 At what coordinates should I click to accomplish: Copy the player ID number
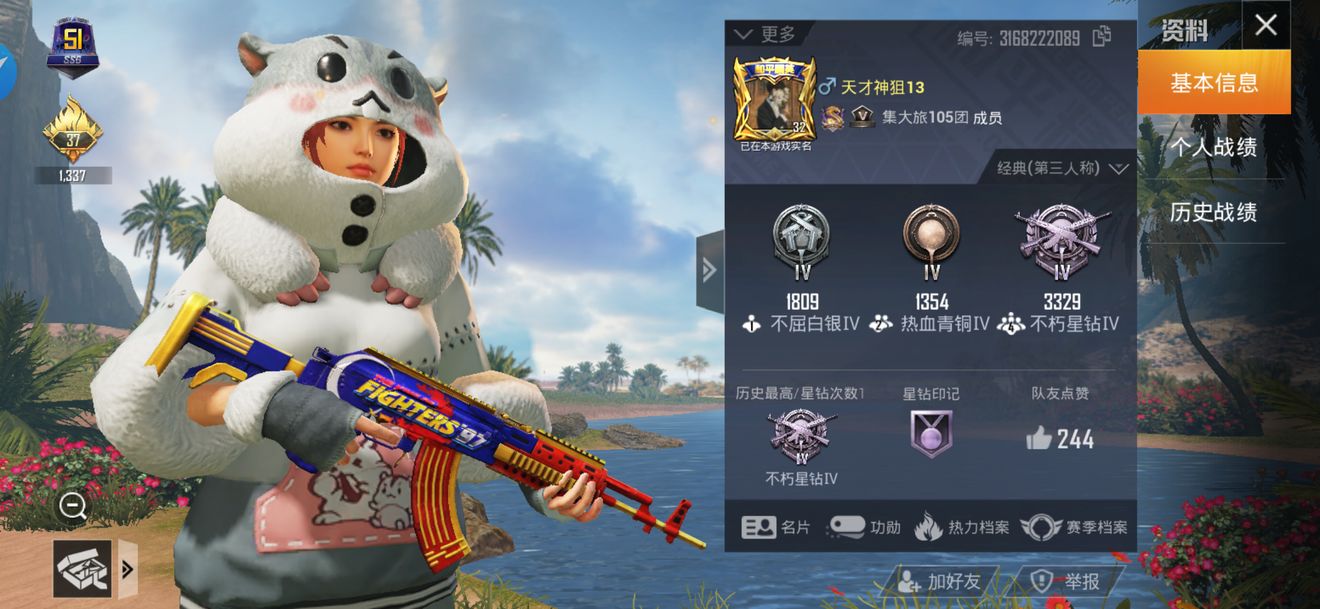tap(1102, 37)
